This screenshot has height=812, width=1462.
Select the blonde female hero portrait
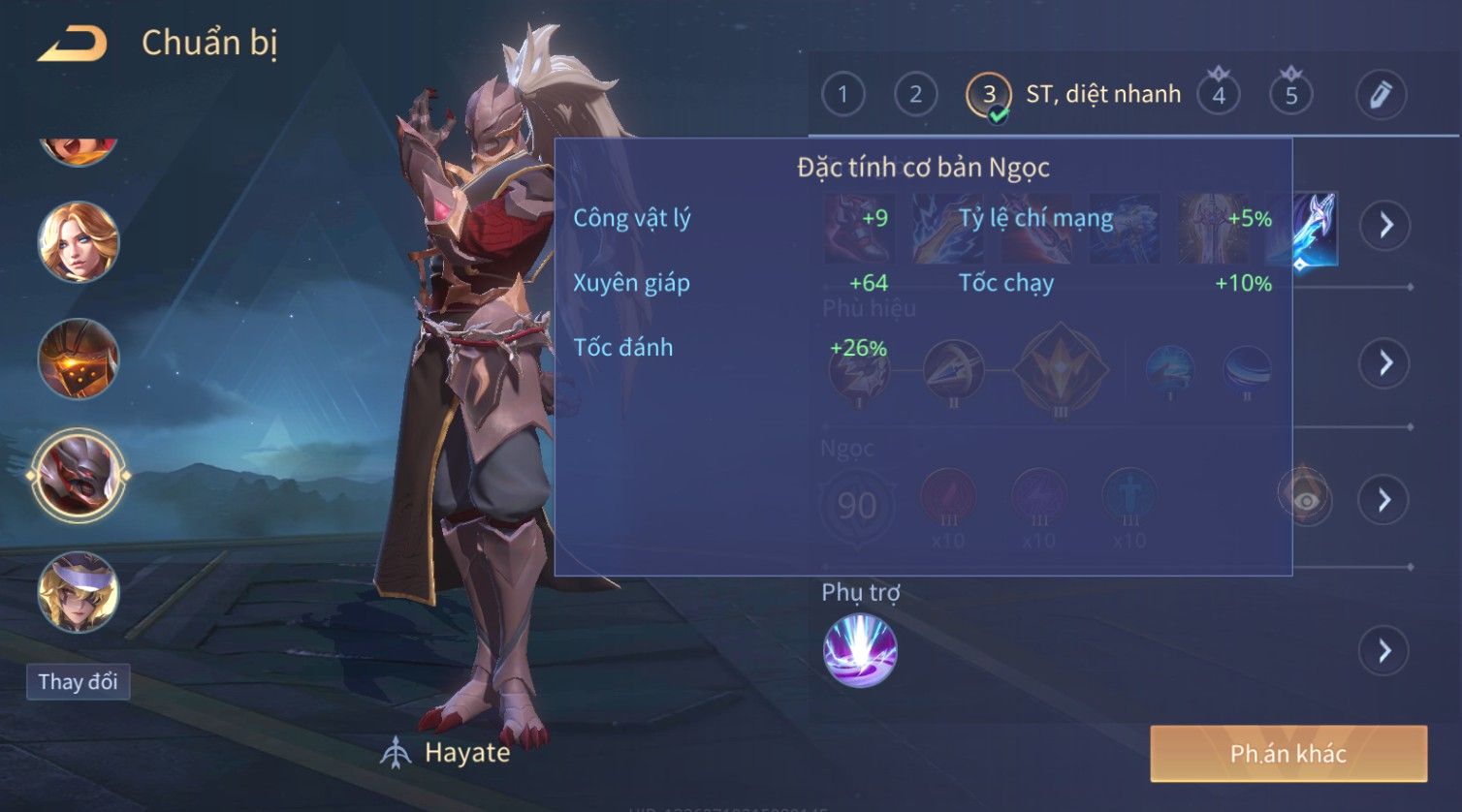click(79, 242)
